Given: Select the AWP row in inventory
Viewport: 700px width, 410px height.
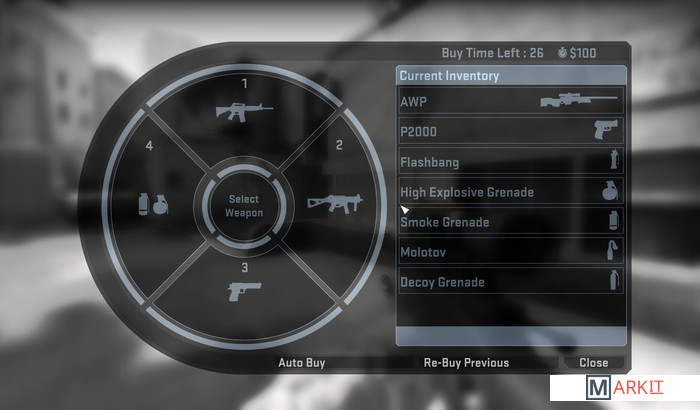Looking at the screenshot, I should (x=510, y=102).
